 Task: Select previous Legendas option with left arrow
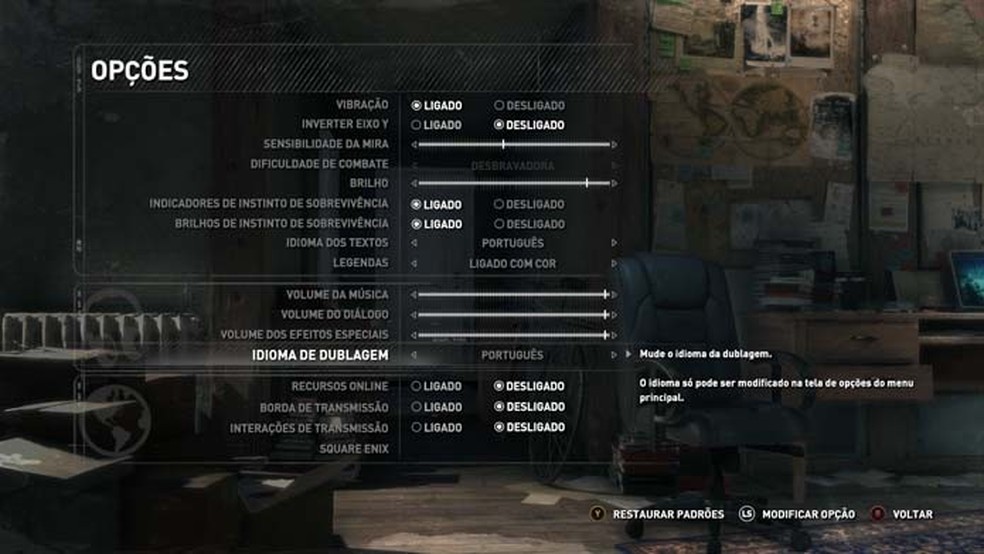click(x=414, y=264)
